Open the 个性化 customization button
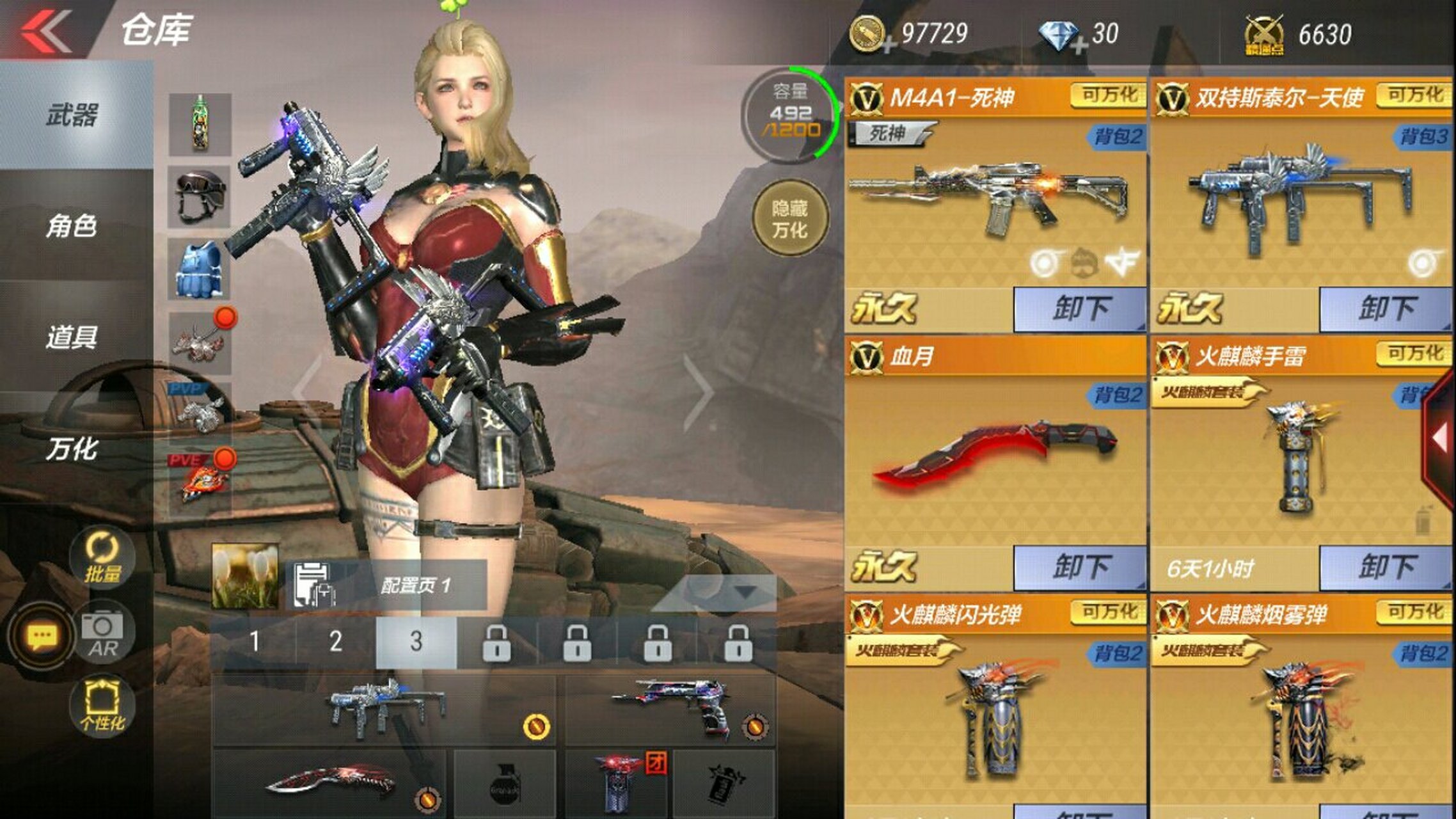The image size is (1456, 819). click(x=102, y=706)
